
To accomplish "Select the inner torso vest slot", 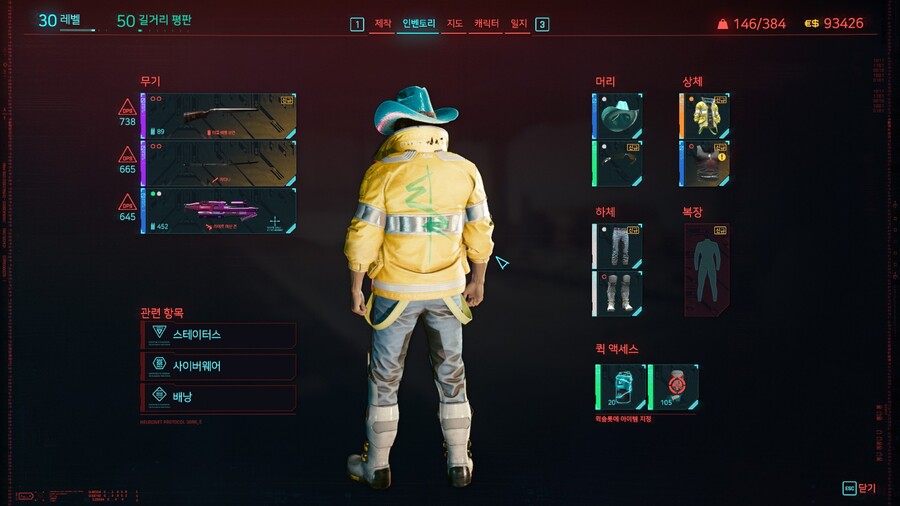I will pos(705,163).
